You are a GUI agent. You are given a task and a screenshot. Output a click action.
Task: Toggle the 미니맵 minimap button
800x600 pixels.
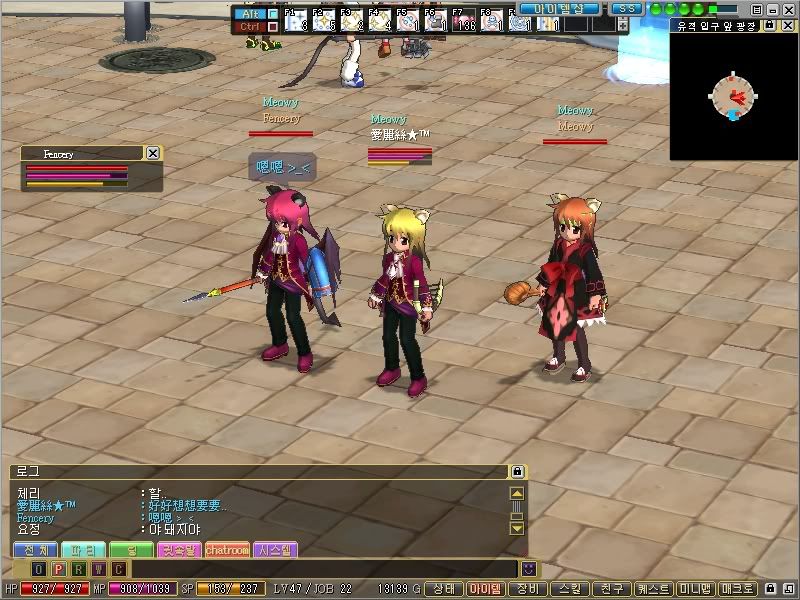(x=695, y=589)
